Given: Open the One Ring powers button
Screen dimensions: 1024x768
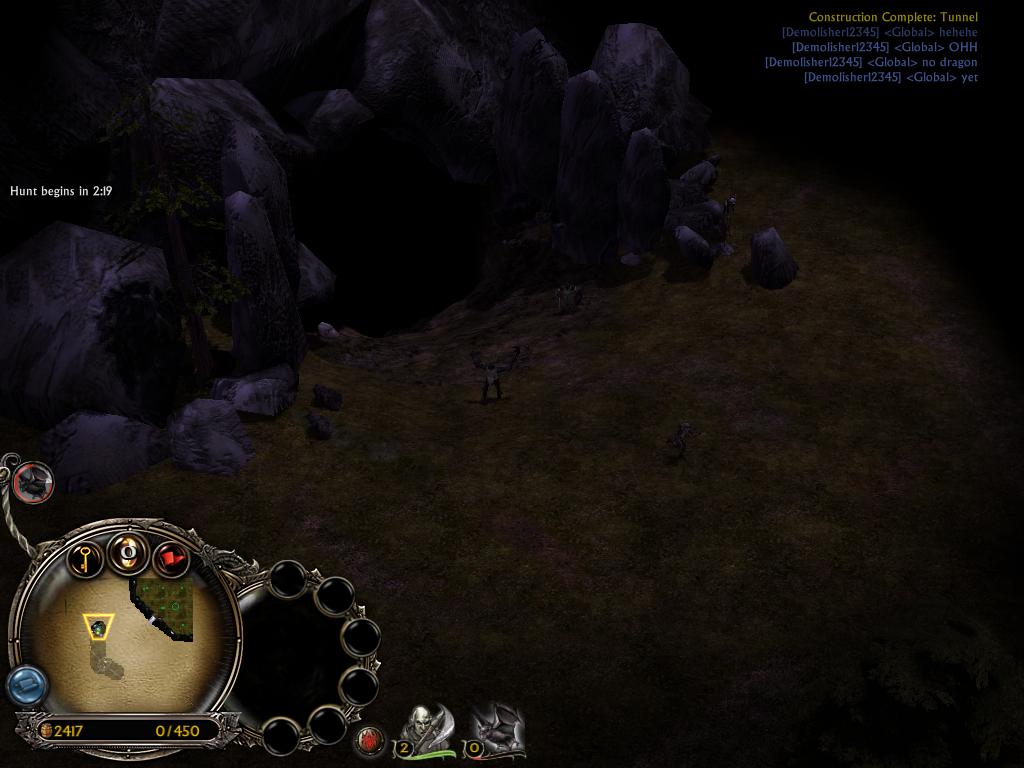Looking at the screenshot, I should [x=128, y=551].
